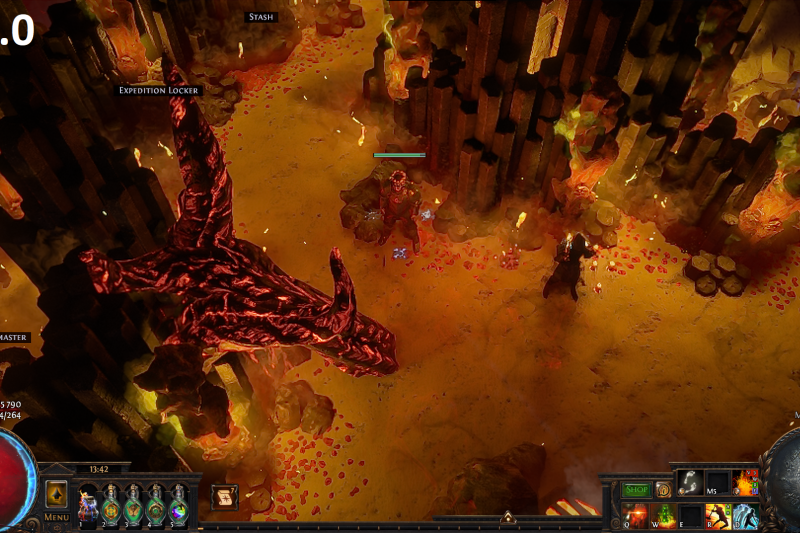Use the green flask in slot 4

[155, 505]
